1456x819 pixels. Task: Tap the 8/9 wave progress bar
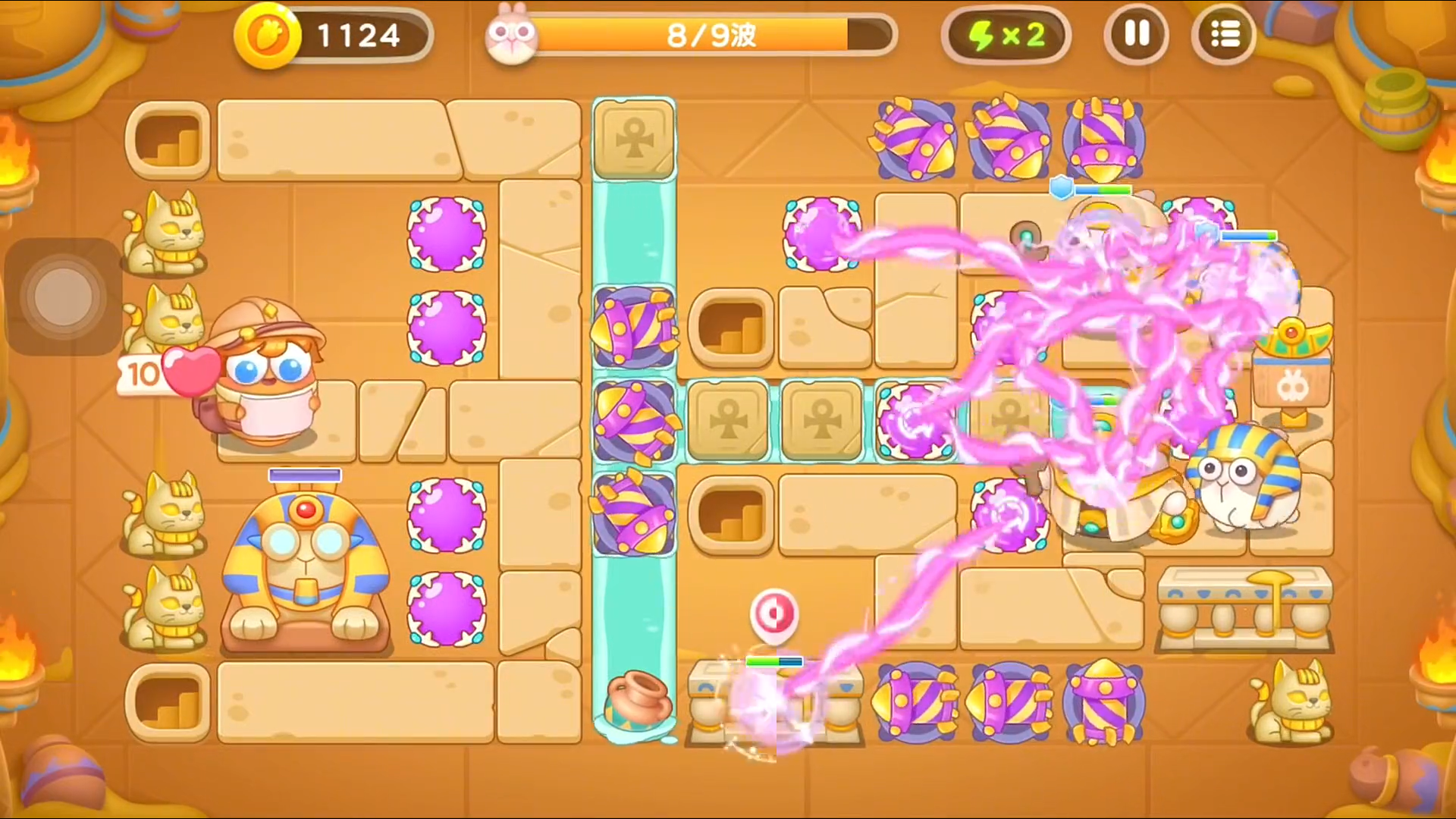[709, 35]
